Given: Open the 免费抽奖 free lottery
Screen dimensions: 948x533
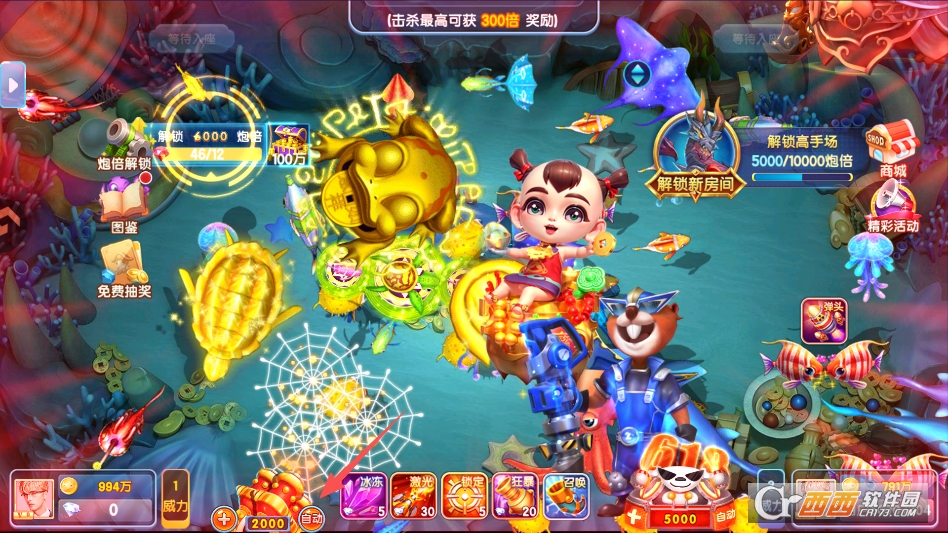Looking at the screenshot, I should 123,269.
